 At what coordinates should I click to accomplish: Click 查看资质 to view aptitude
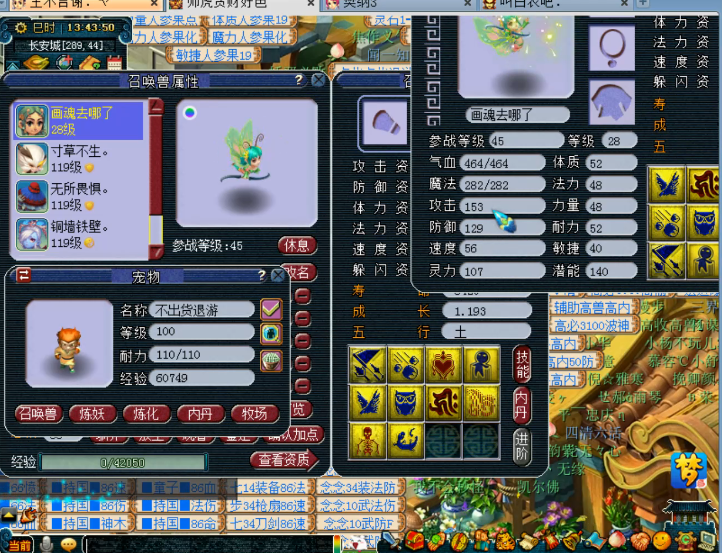tap(283, 460)
